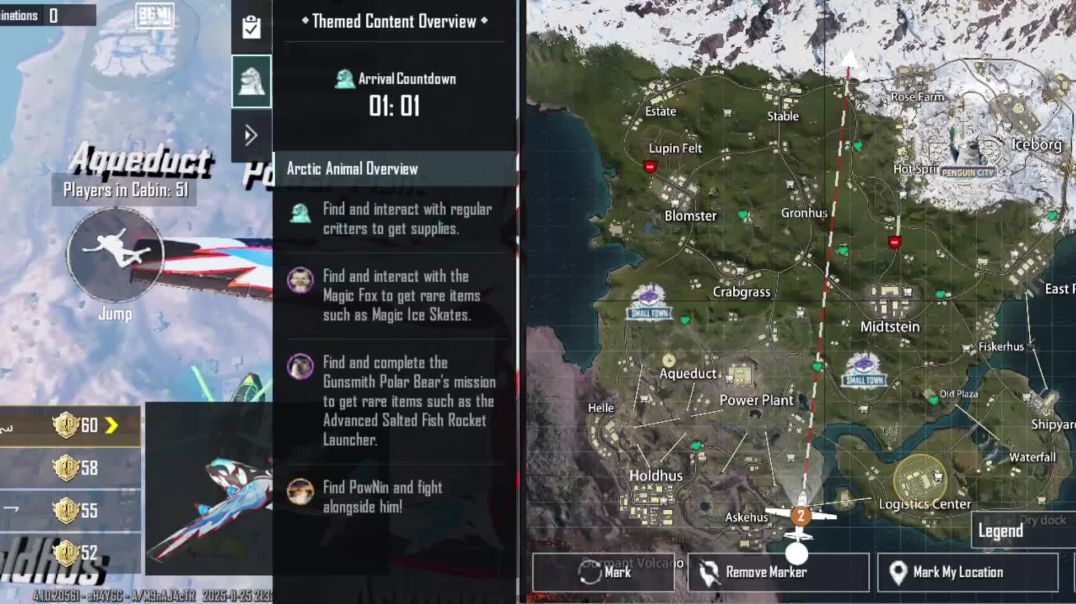Select the Arctic Animal Overview section

[394, 168]
